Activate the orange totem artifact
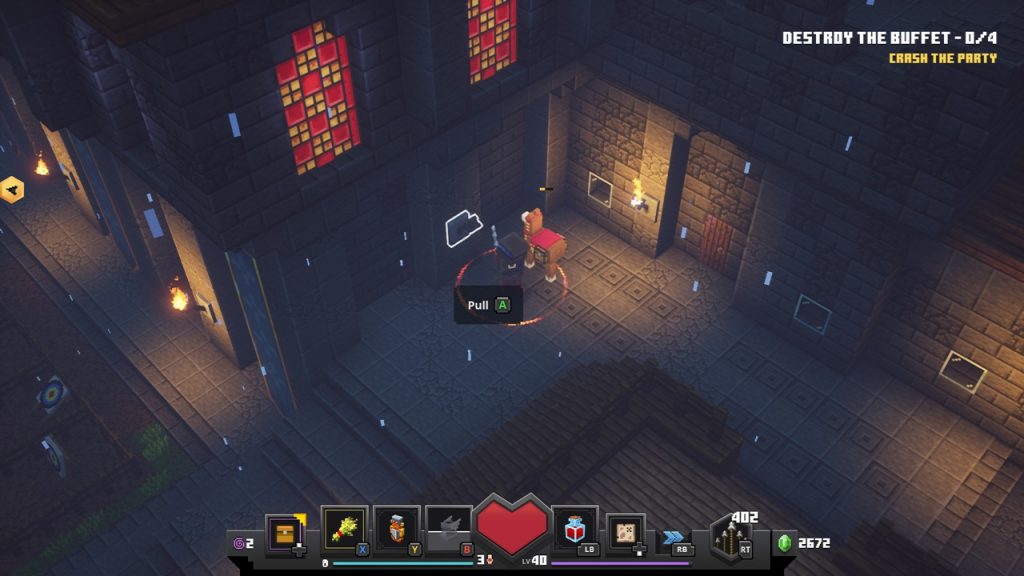 397,528
